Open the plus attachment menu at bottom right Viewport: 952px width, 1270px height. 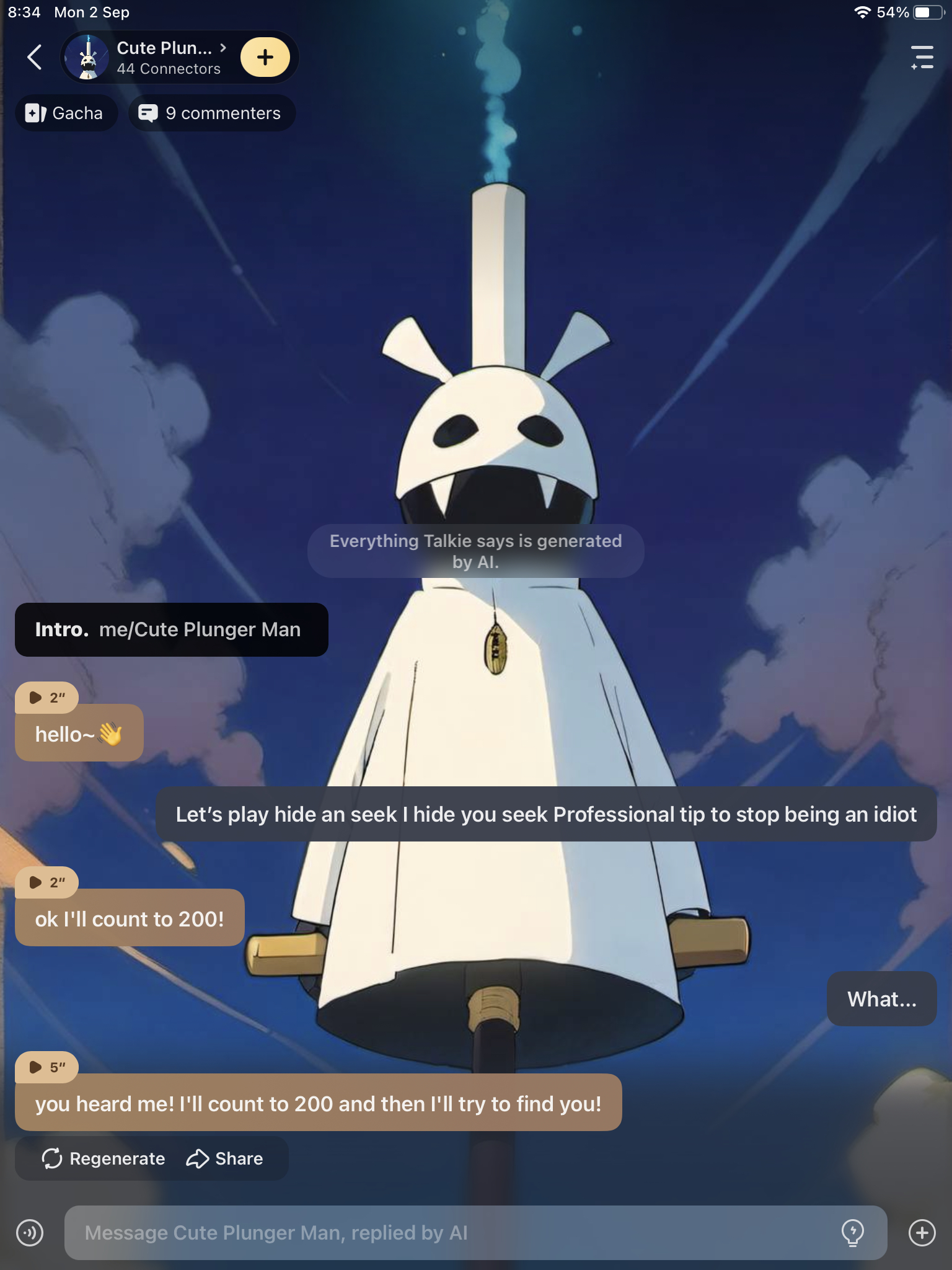tap(922, 1233)
